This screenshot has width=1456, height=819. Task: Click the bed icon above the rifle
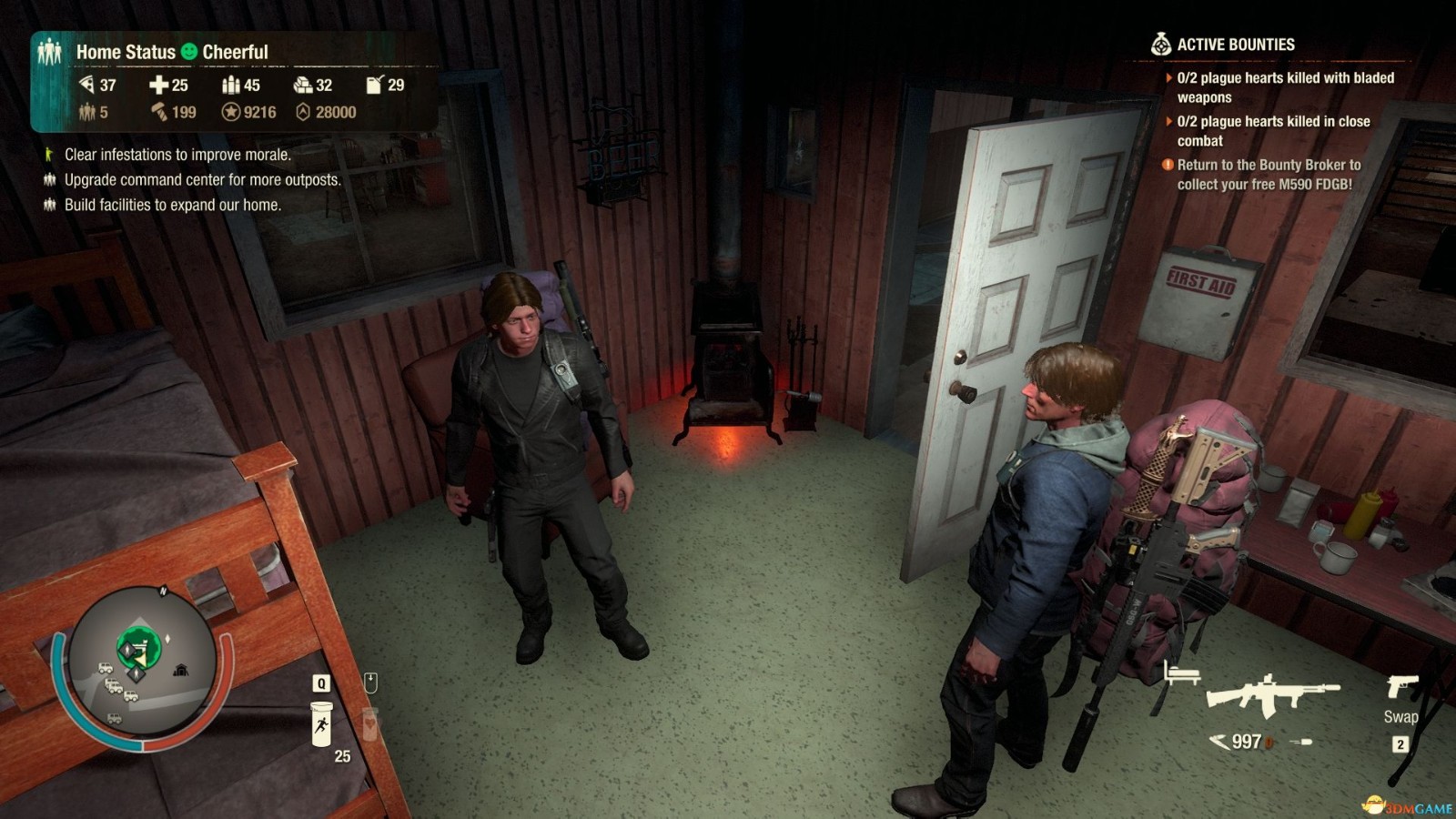click(x=1181, y=673)
